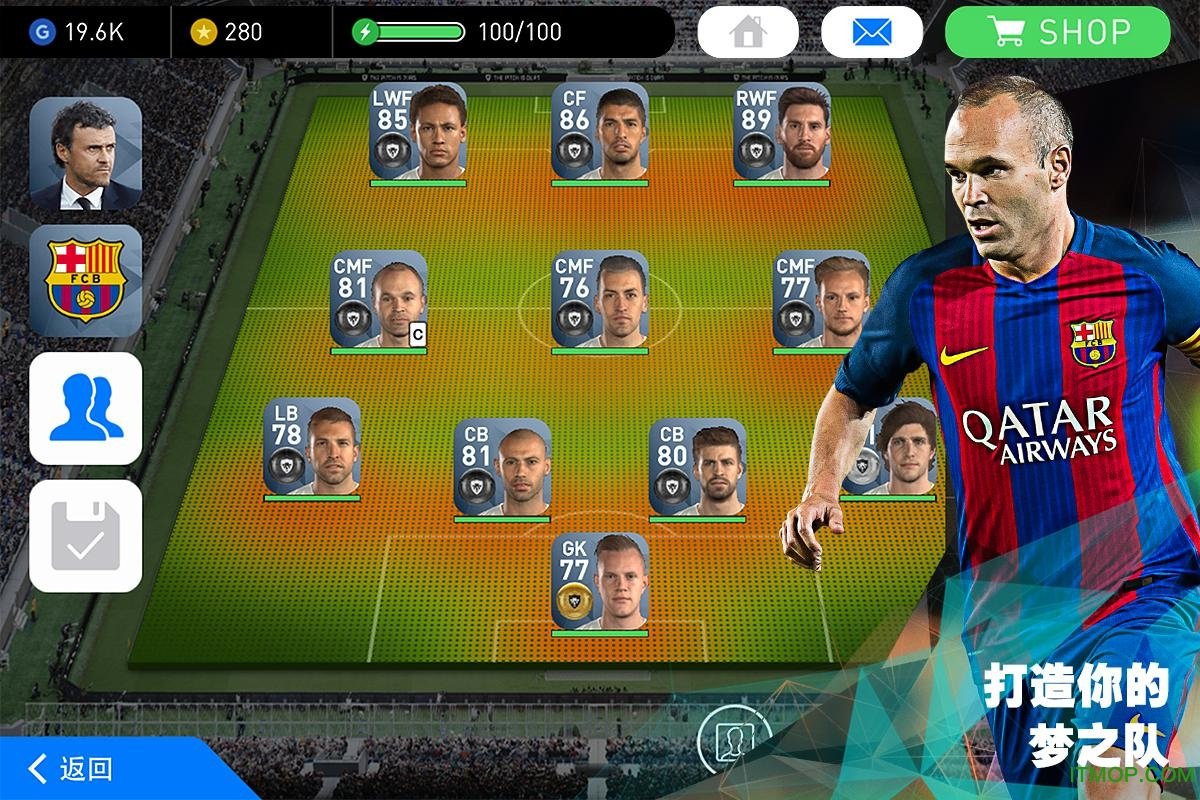
Task: Open the mail inbox envelope
Action: coord(871,33)
